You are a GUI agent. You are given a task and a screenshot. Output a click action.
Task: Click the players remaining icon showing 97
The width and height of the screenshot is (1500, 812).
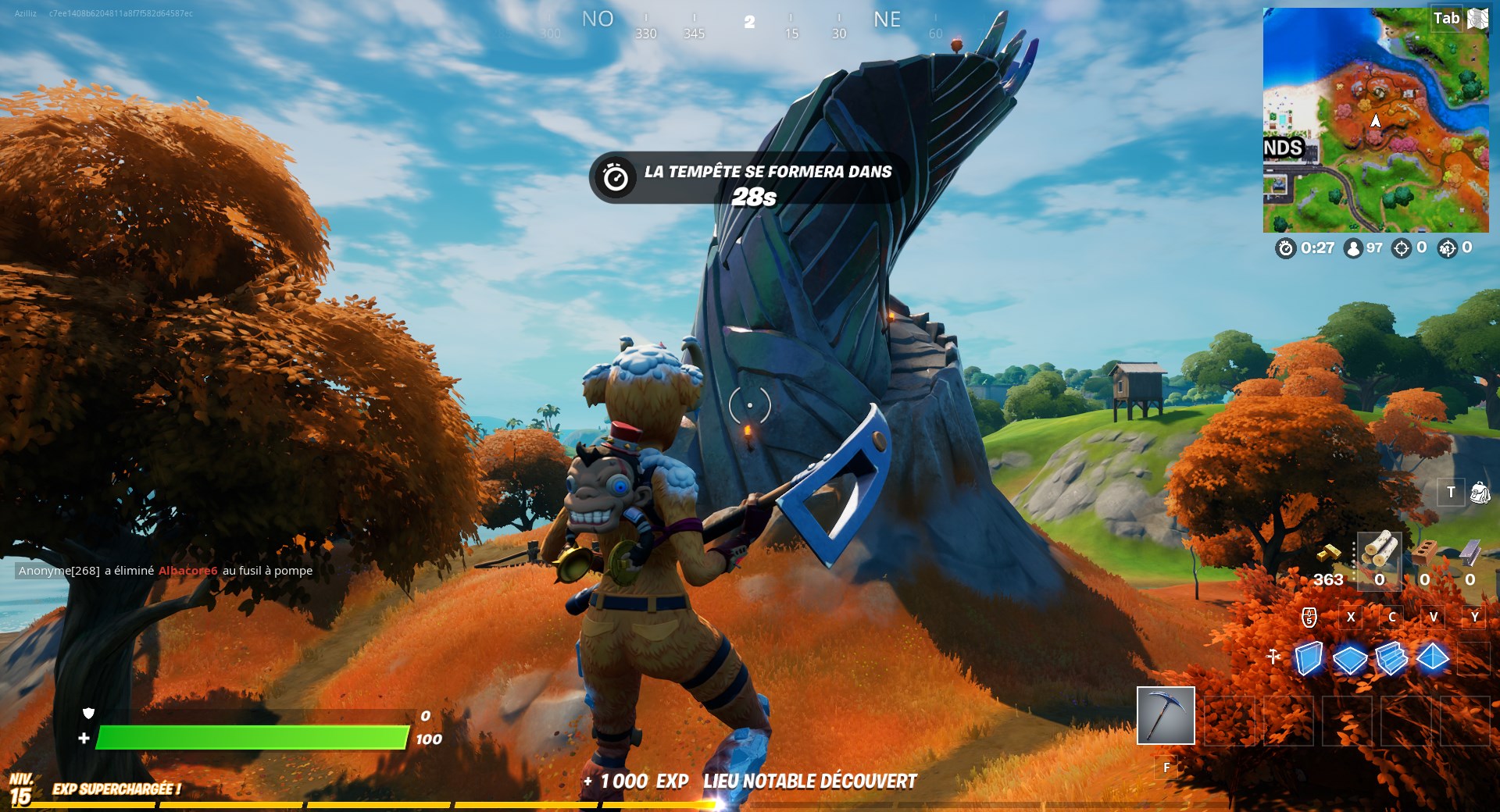click(1353, 248)
